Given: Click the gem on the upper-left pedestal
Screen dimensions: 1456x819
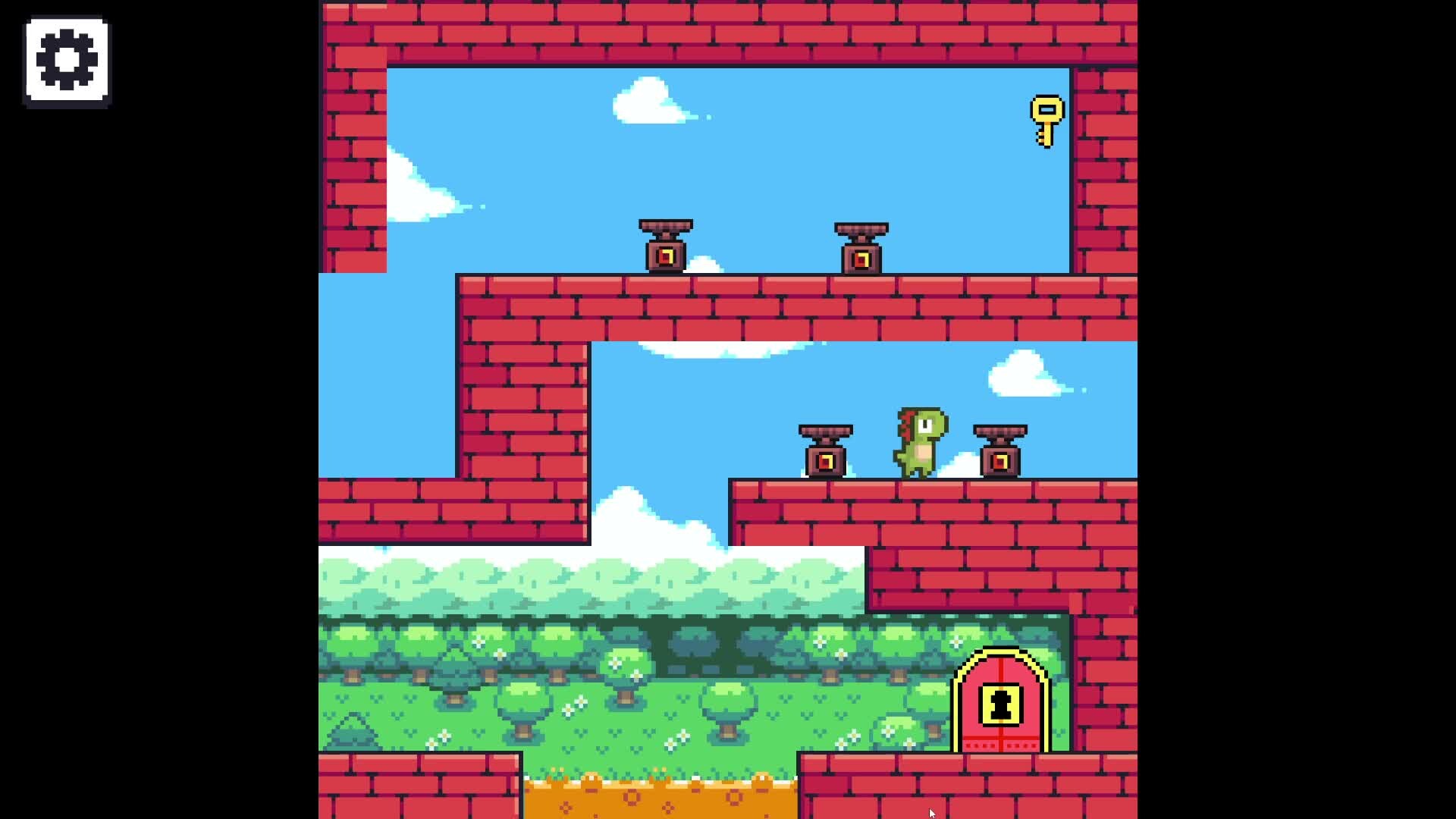Looking at the screenshot, I should 666,256.
